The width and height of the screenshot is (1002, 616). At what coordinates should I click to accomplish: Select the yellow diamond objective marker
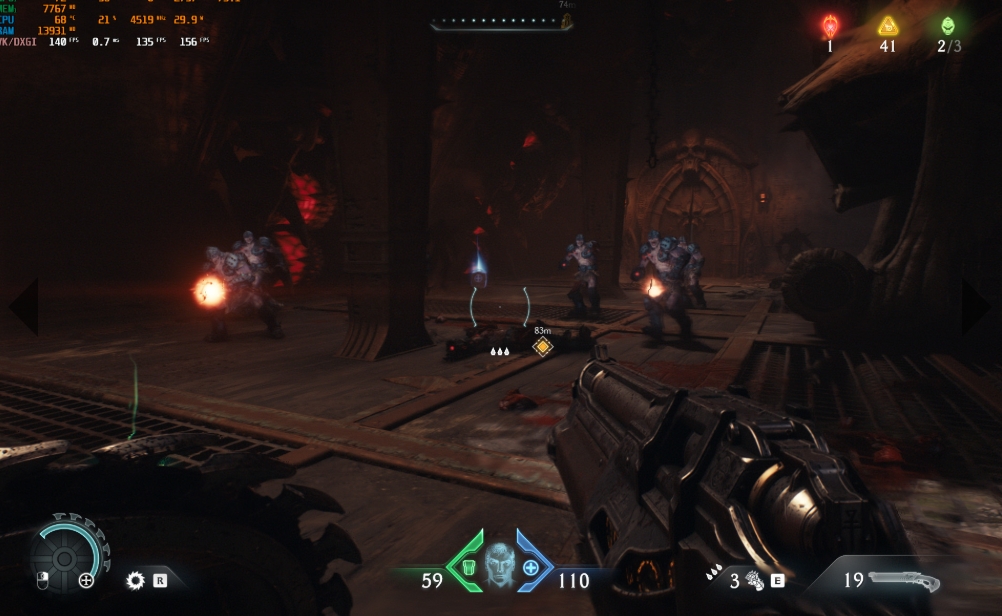(x=542, y=347)
